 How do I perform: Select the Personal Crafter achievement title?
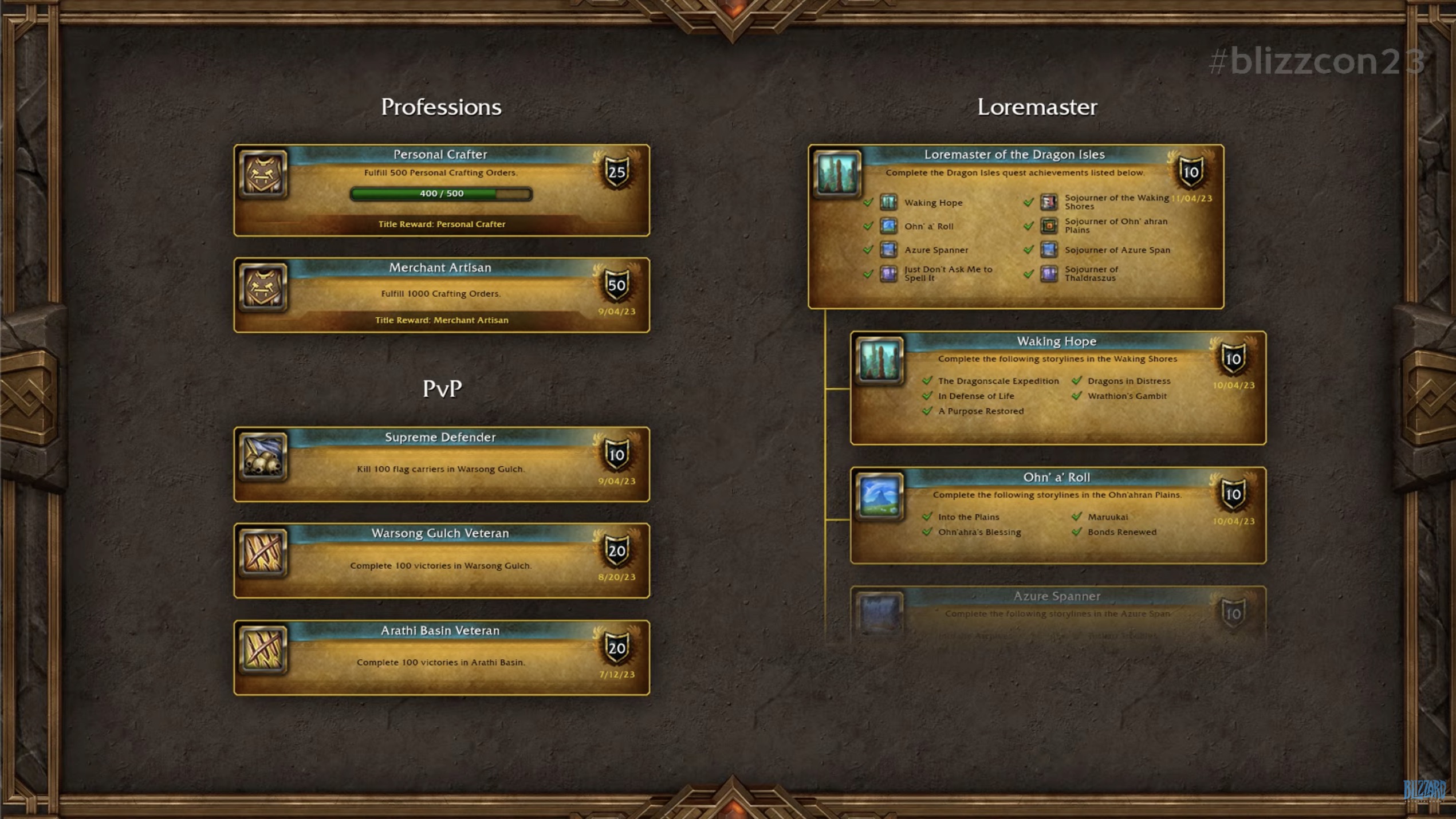coord(440,155)
